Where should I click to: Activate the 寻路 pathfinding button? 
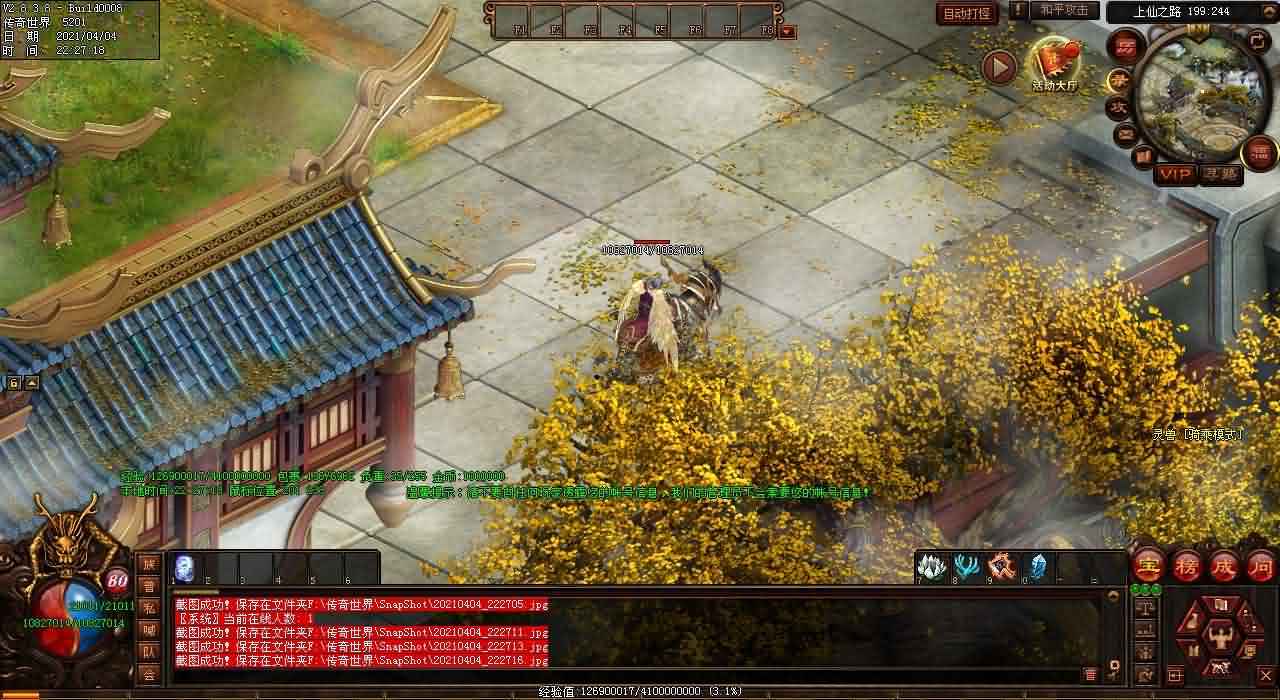click(x=1220, y=174)
